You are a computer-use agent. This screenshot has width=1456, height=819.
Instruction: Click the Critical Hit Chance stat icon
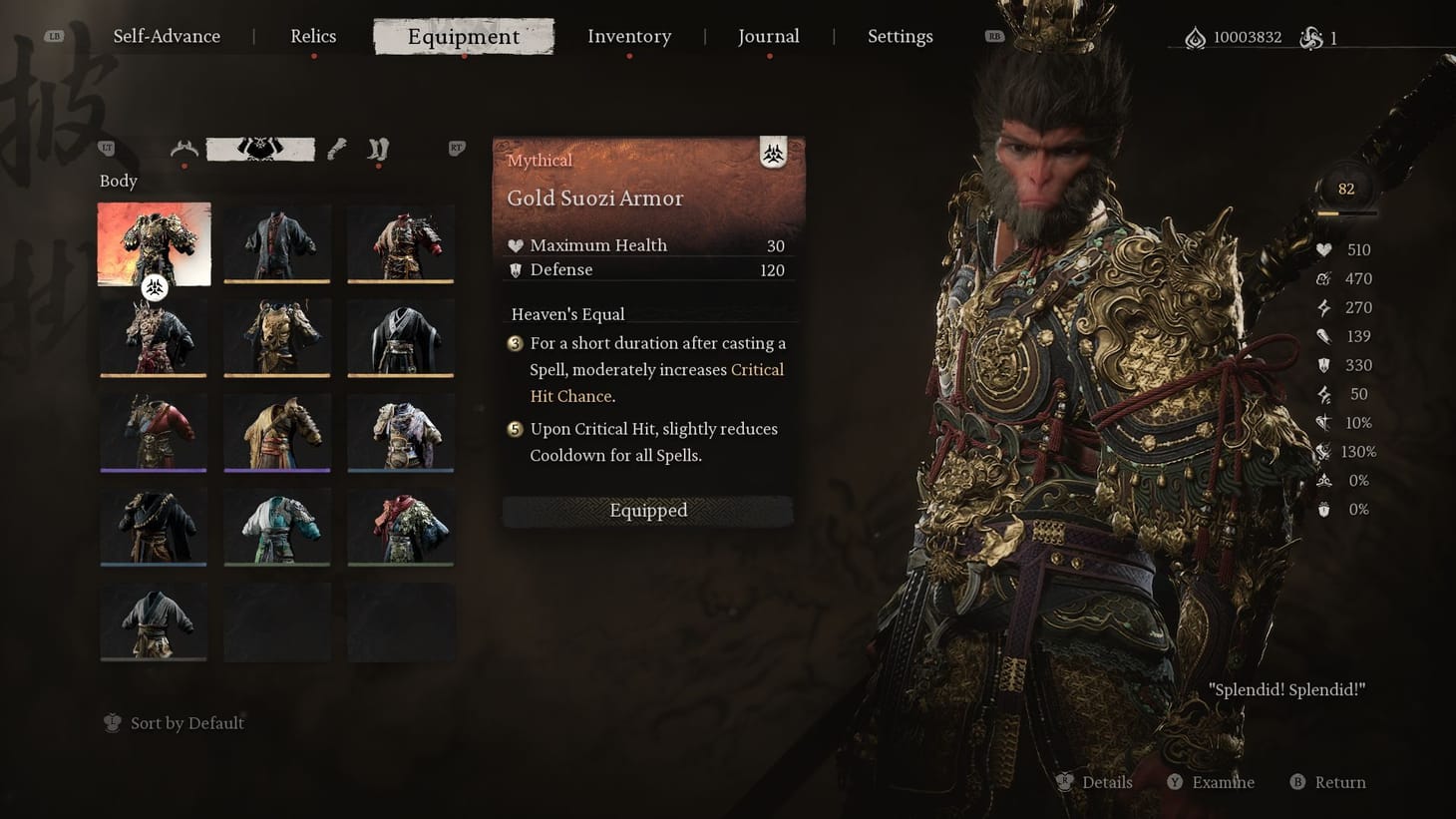[1323, 423]
